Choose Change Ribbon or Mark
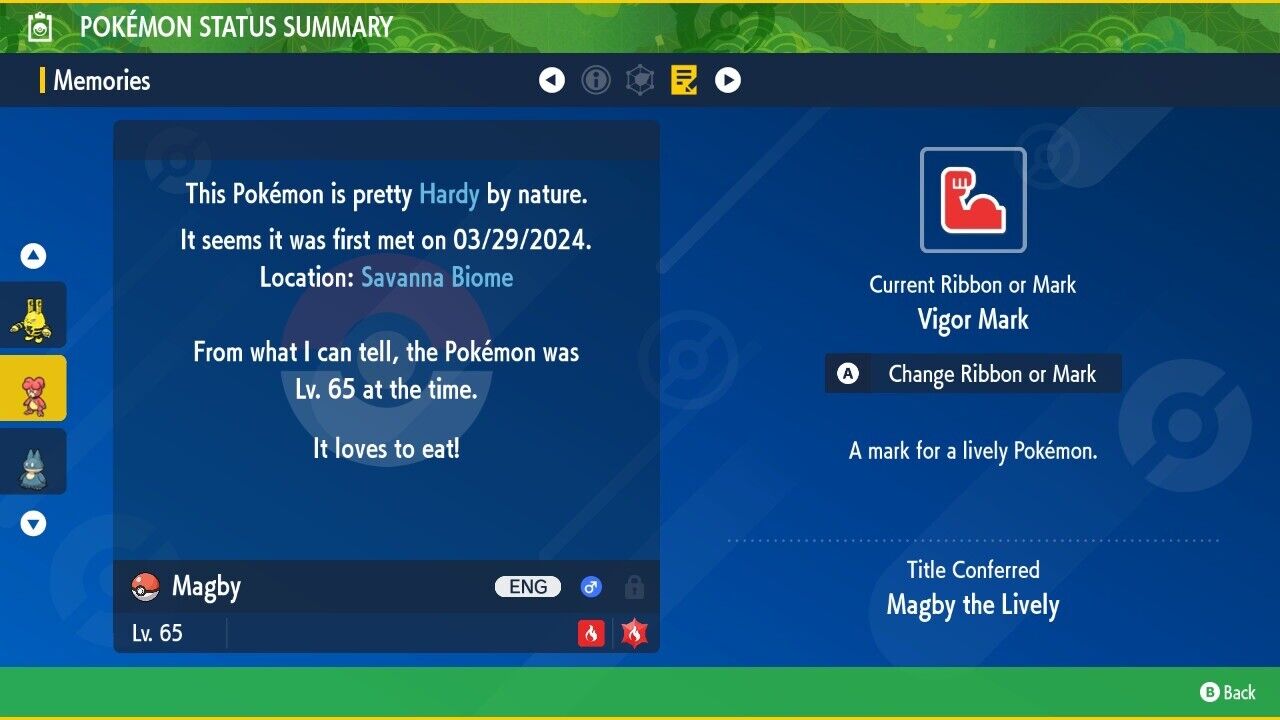1280x720 pixels. (x=973, y=374)
